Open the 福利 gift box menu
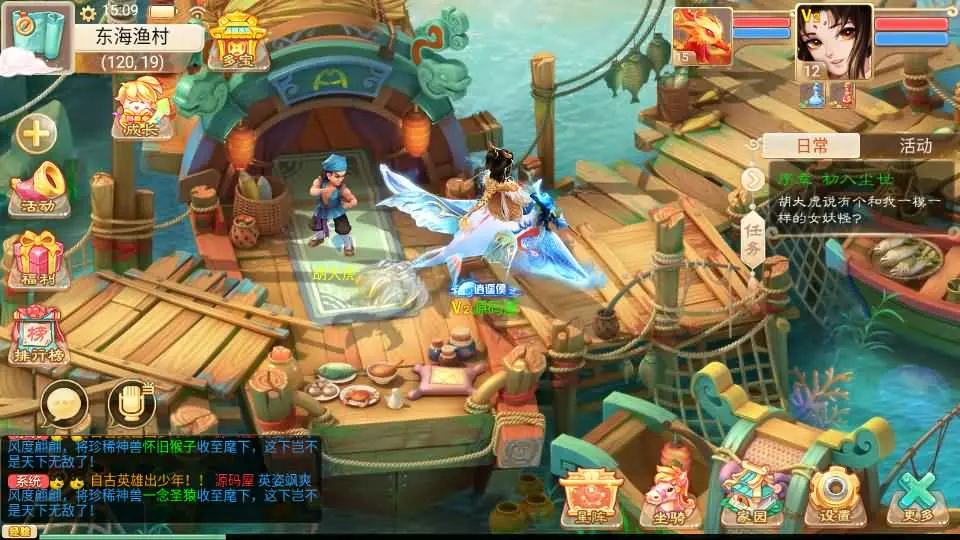The width and height of the screenshot is (960, 540). coord(37,260)
